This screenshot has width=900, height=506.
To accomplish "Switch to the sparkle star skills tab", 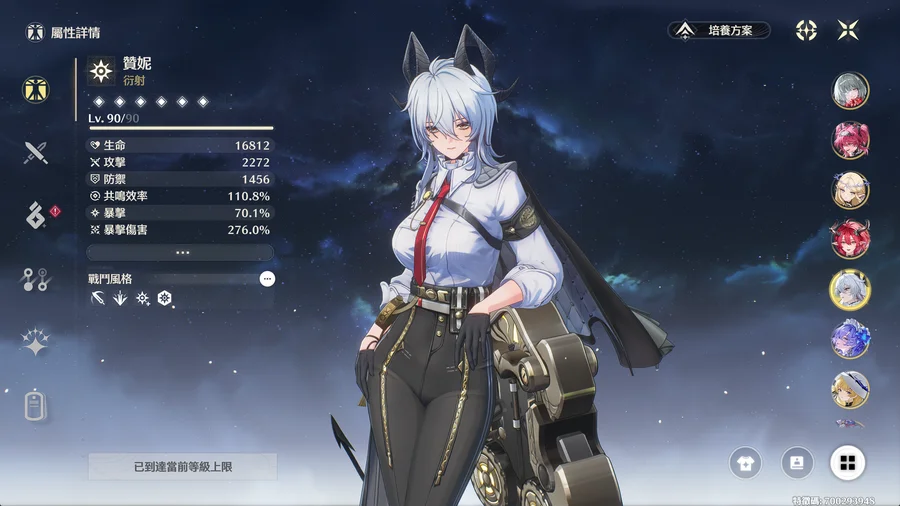I will tap(37, 343).
